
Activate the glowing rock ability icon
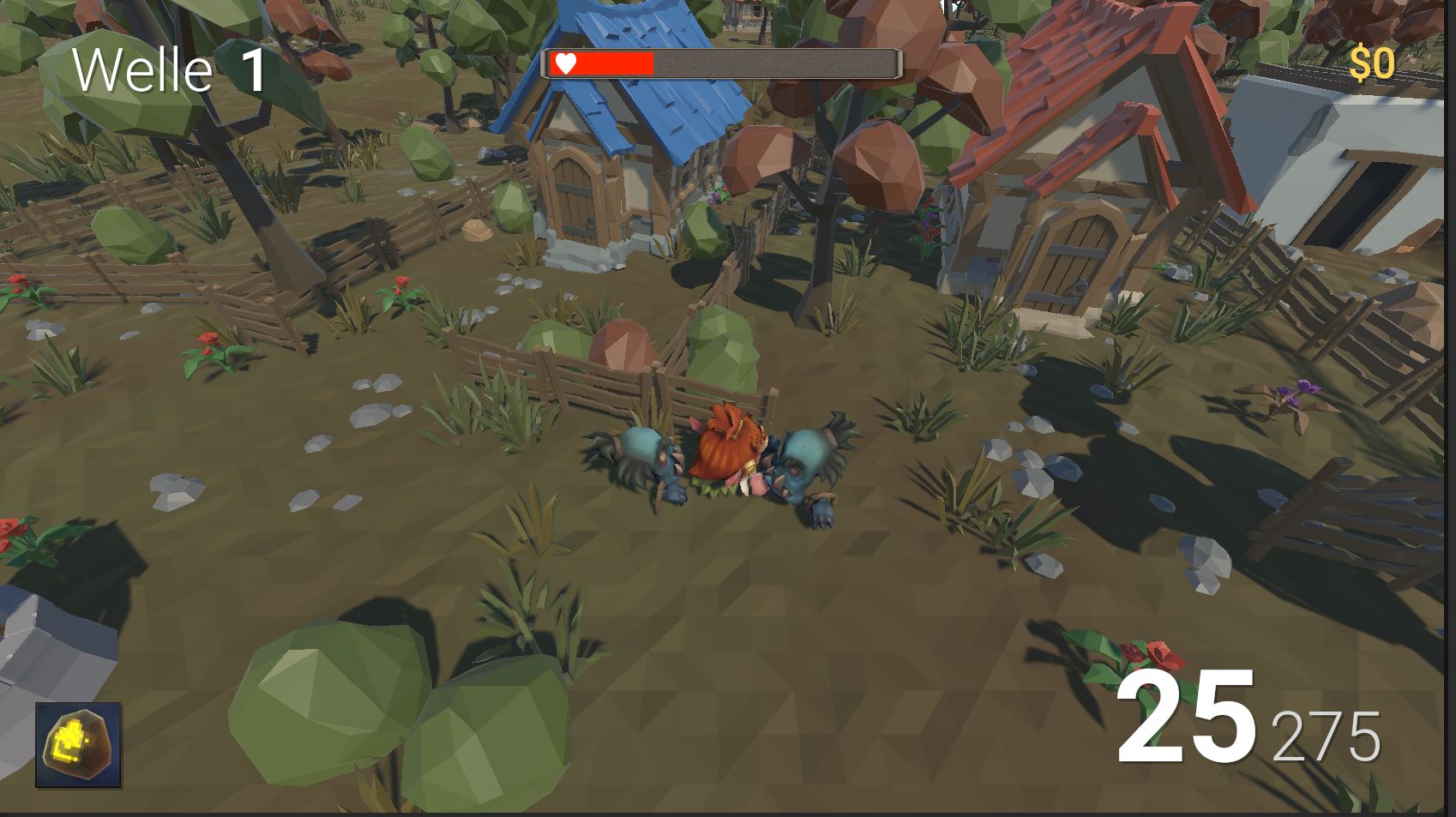pyautogui.click(x=78, y=745)
